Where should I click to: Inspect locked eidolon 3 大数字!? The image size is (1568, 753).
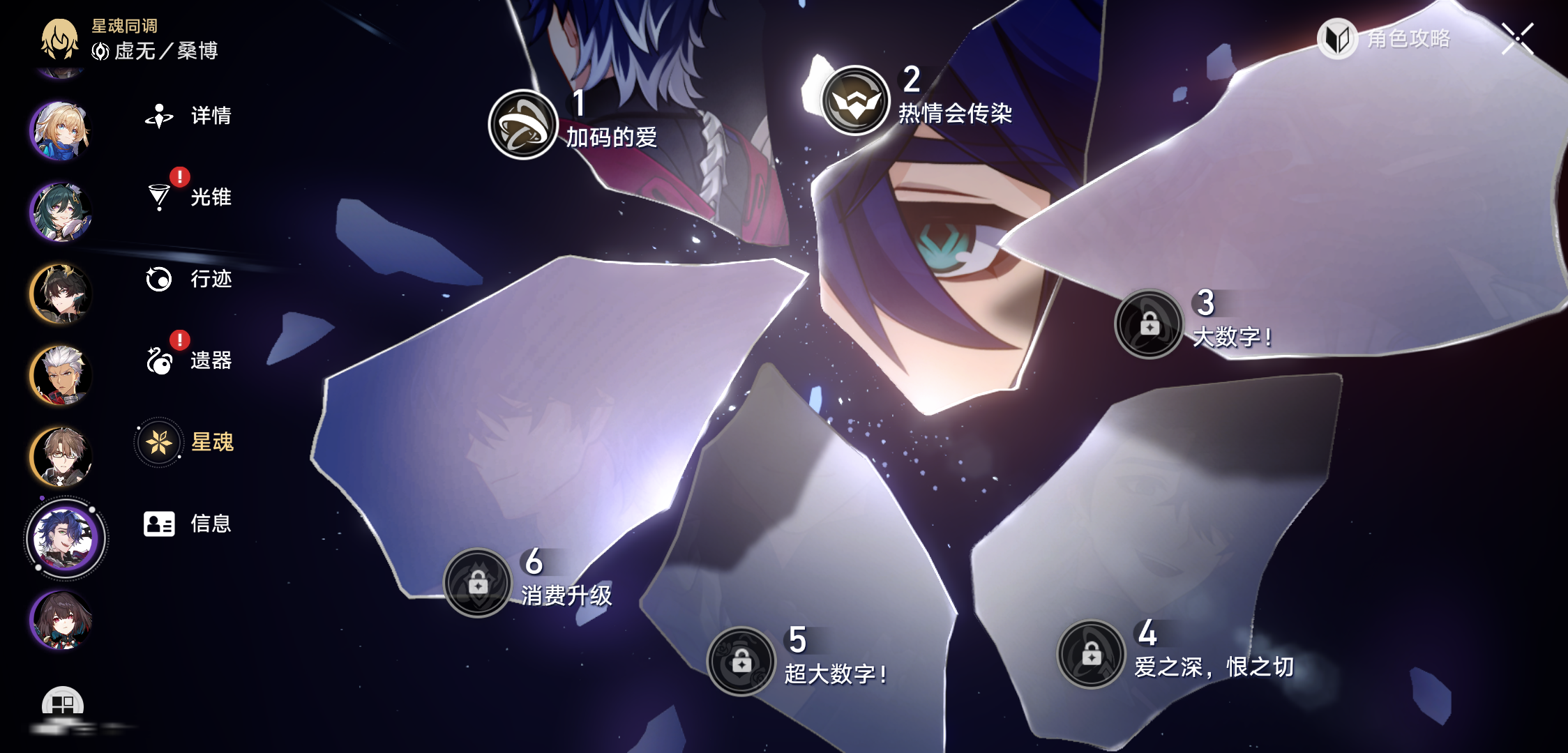(x=1149, y=324)
